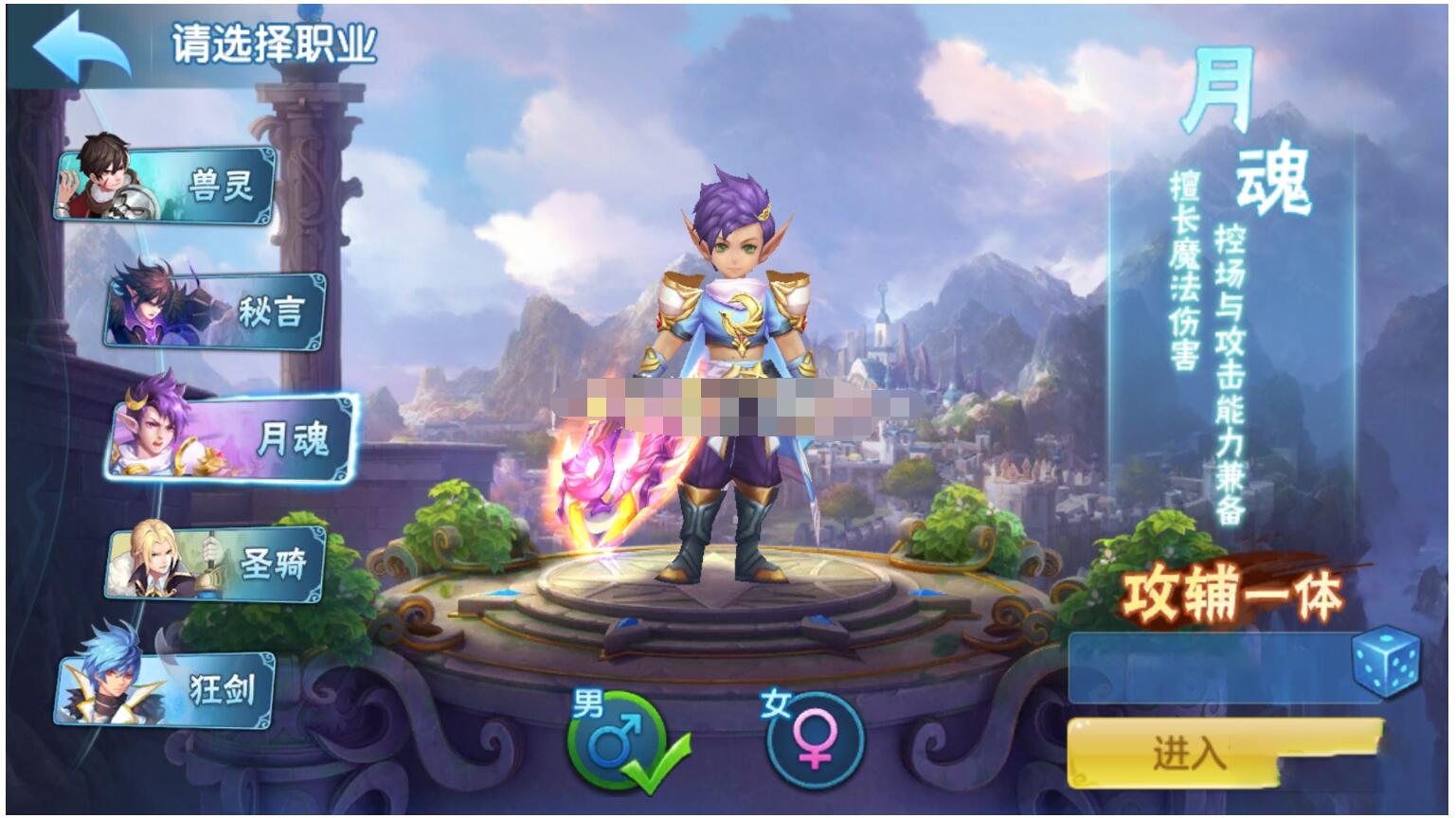This screenshot has height=818, width=1456.
Task: Pick the 月魂 class
Action: click(x=234, y=438)
